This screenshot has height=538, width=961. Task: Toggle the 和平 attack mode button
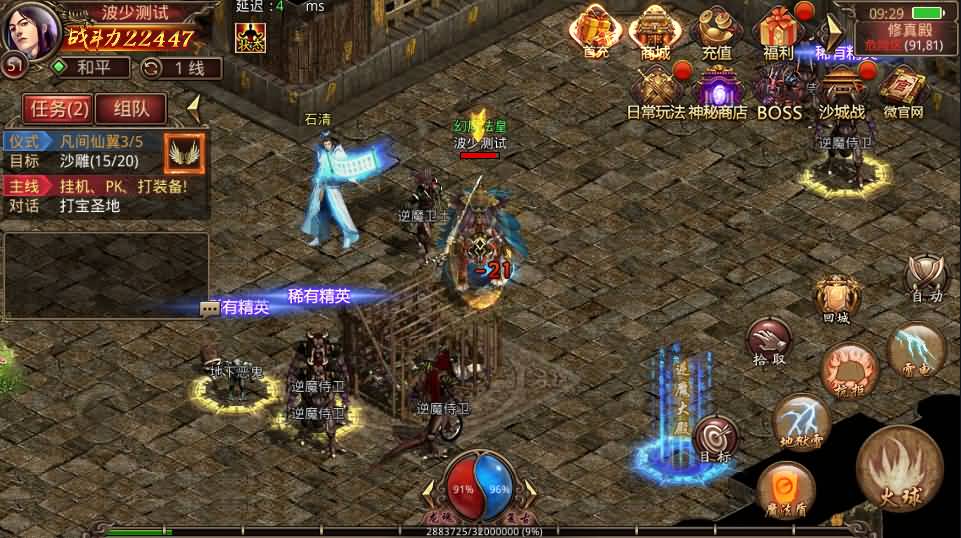coord(90,68)
